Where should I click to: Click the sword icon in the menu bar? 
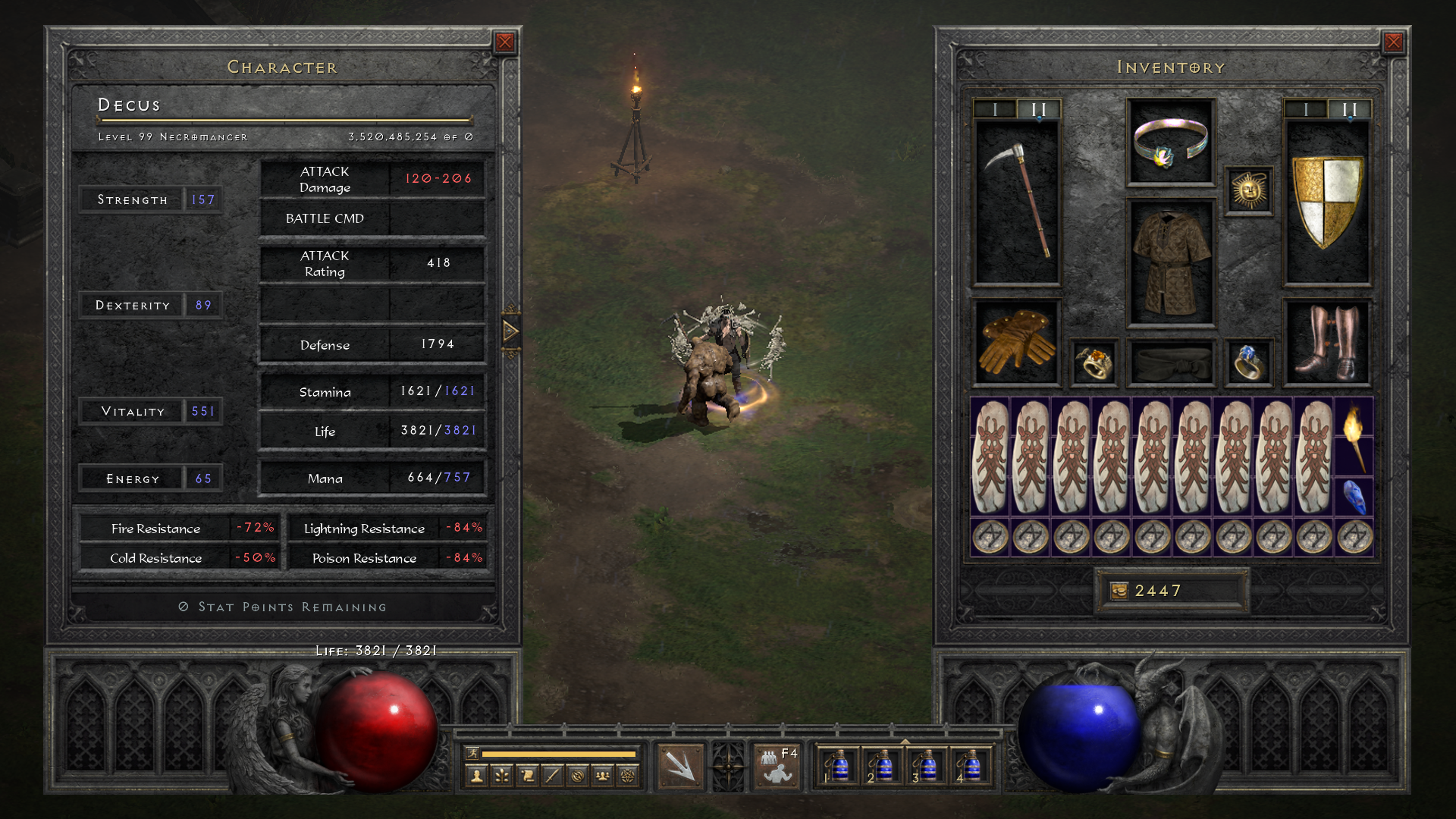coord(551,773)
